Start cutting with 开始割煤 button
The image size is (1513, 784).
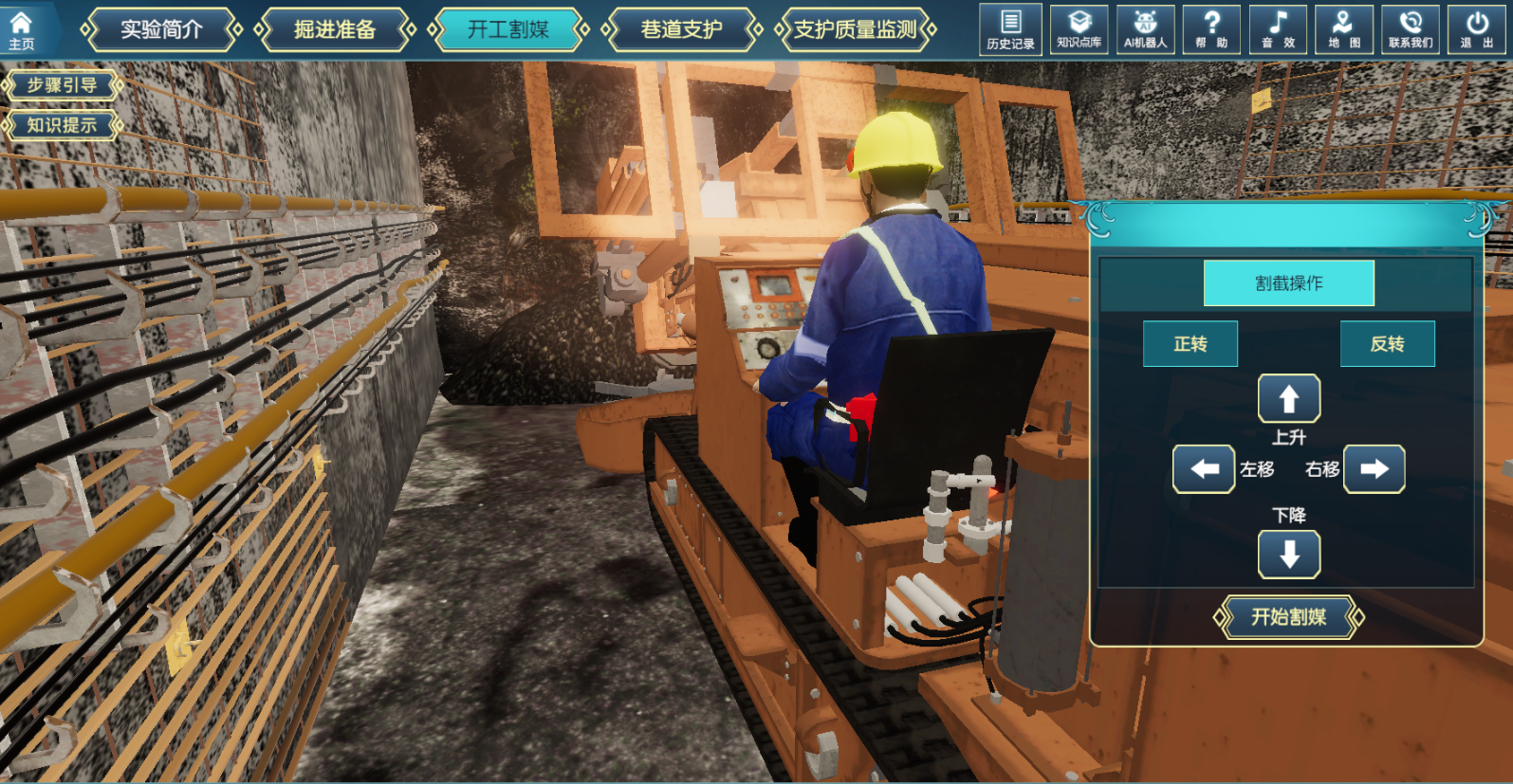[1288, 617]
